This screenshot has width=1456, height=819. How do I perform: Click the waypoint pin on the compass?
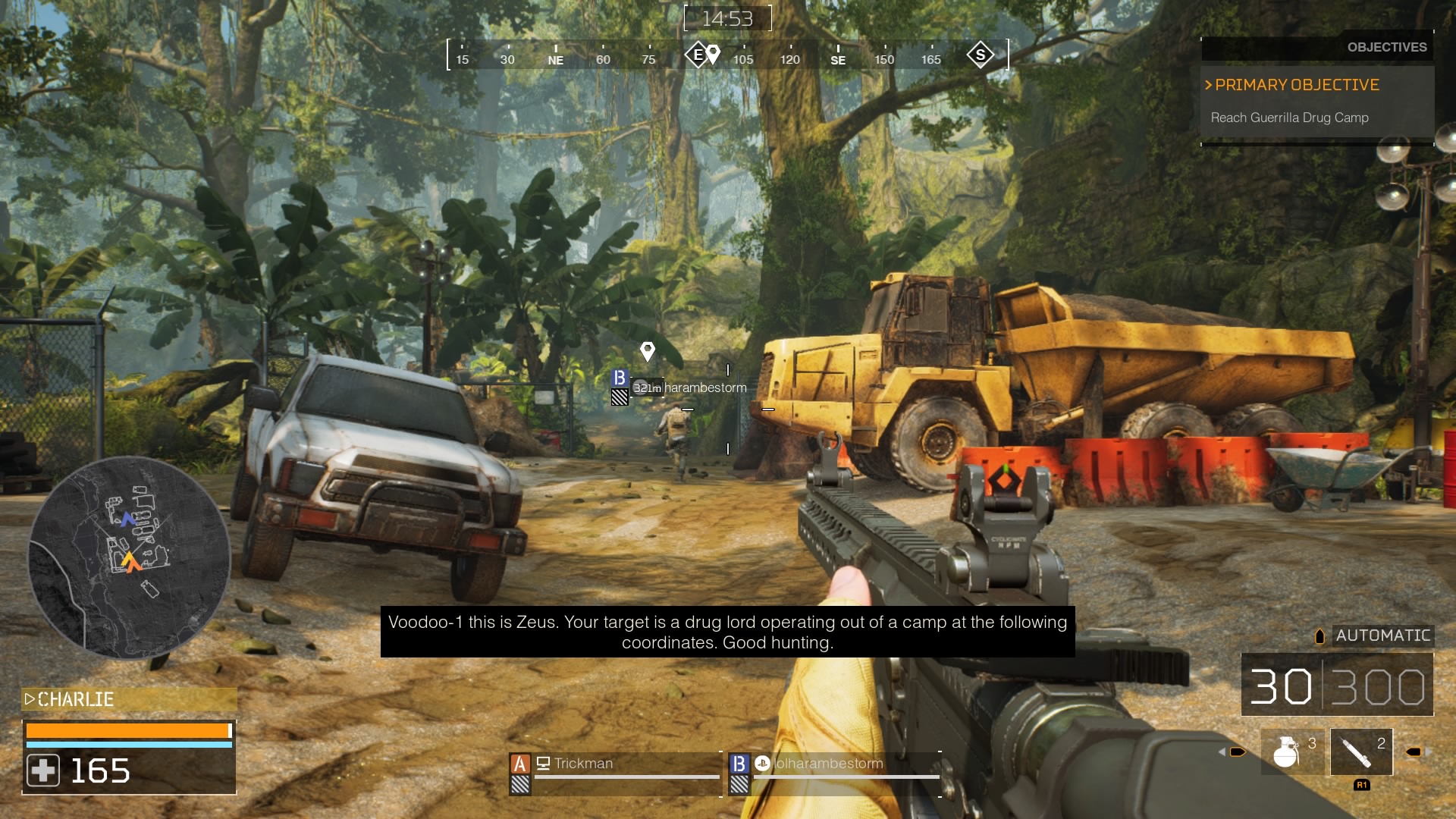click(713, 54)
